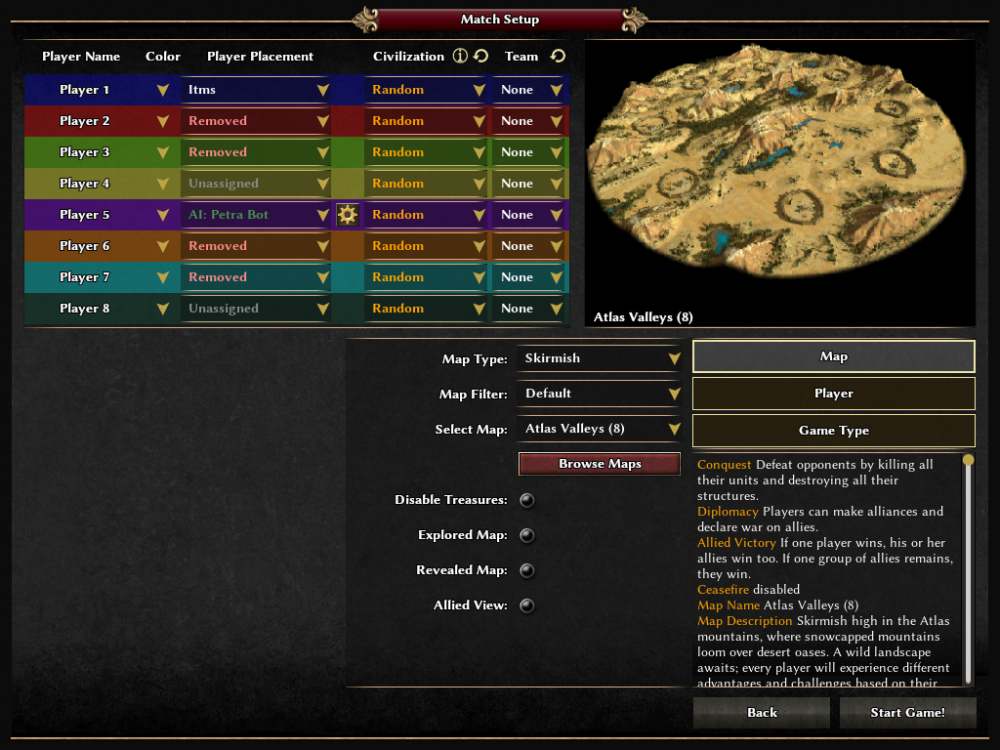This screenshot has height=750, width=1000.
Task: Start the game with current setup
Action: pos(907,712)
